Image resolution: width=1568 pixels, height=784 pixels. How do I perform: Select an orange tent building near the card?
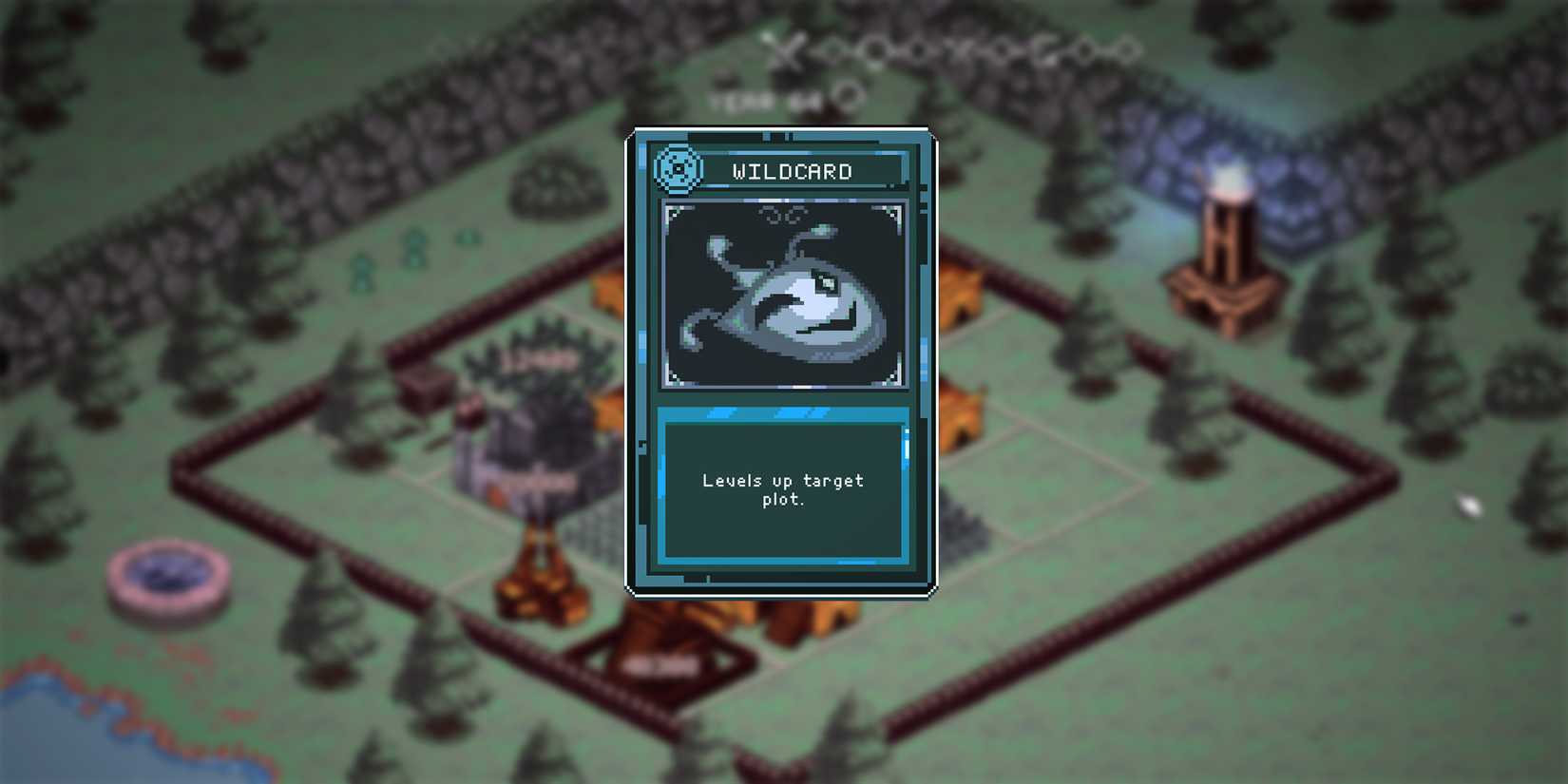coord(965,295)
